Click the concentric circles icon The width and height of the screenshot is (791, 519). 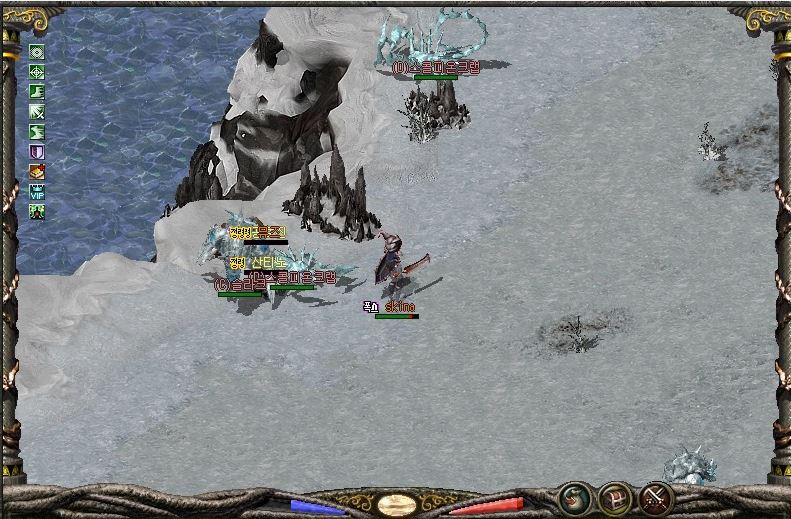click(x=37, y=52)
